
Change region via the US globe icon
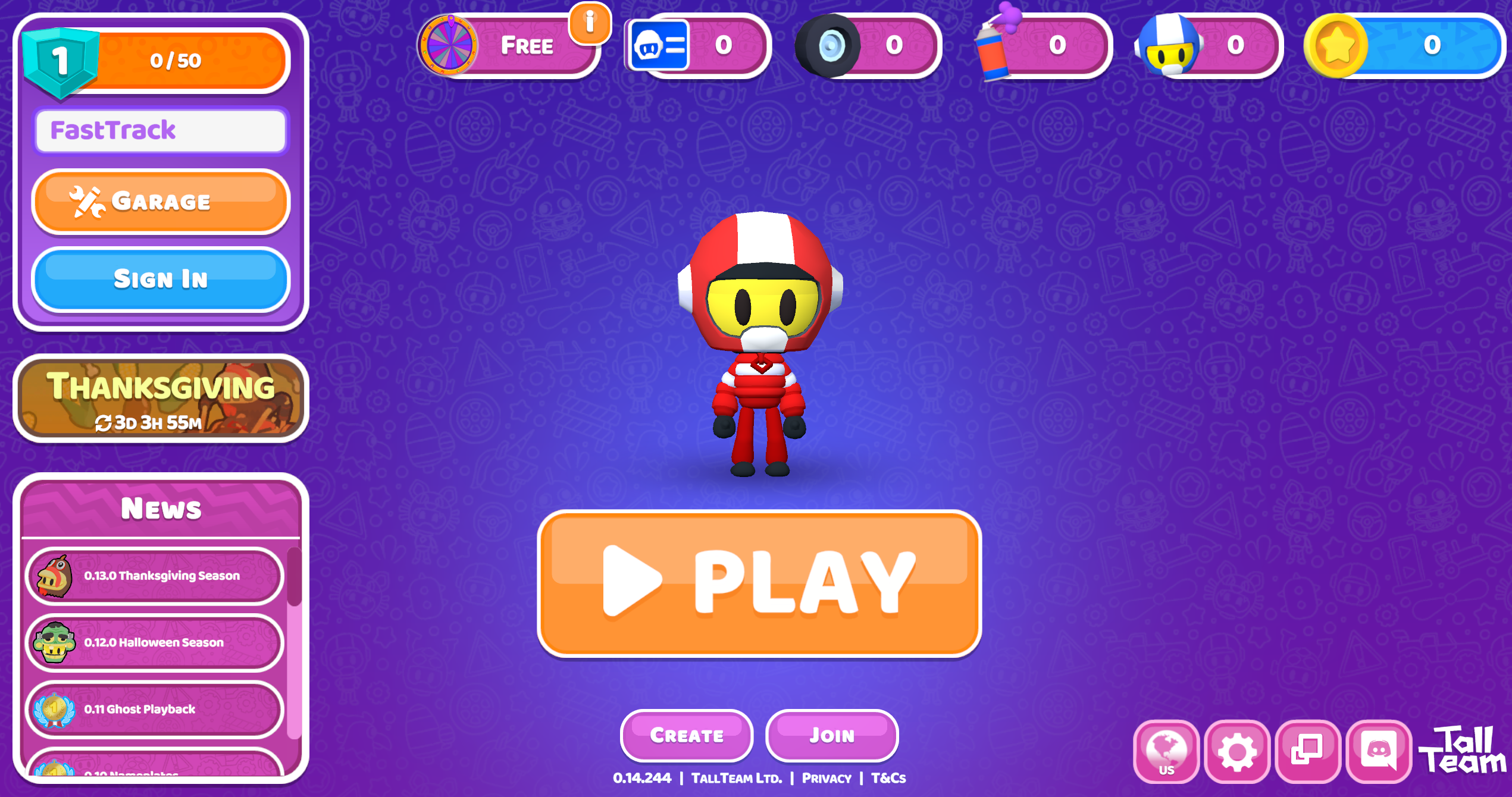[1166, 753]
